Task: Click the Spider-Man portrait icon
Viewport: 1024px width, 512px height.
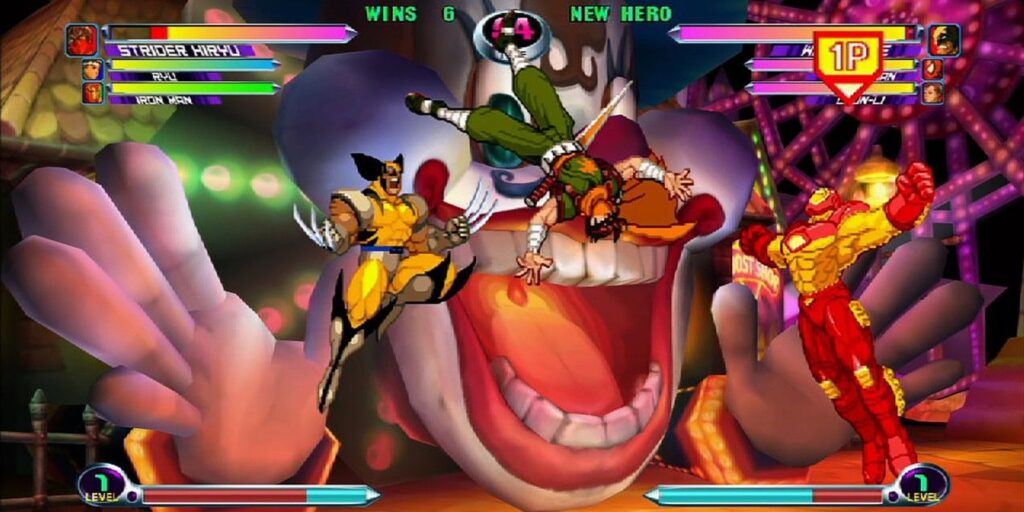Action: pos(932,69)
